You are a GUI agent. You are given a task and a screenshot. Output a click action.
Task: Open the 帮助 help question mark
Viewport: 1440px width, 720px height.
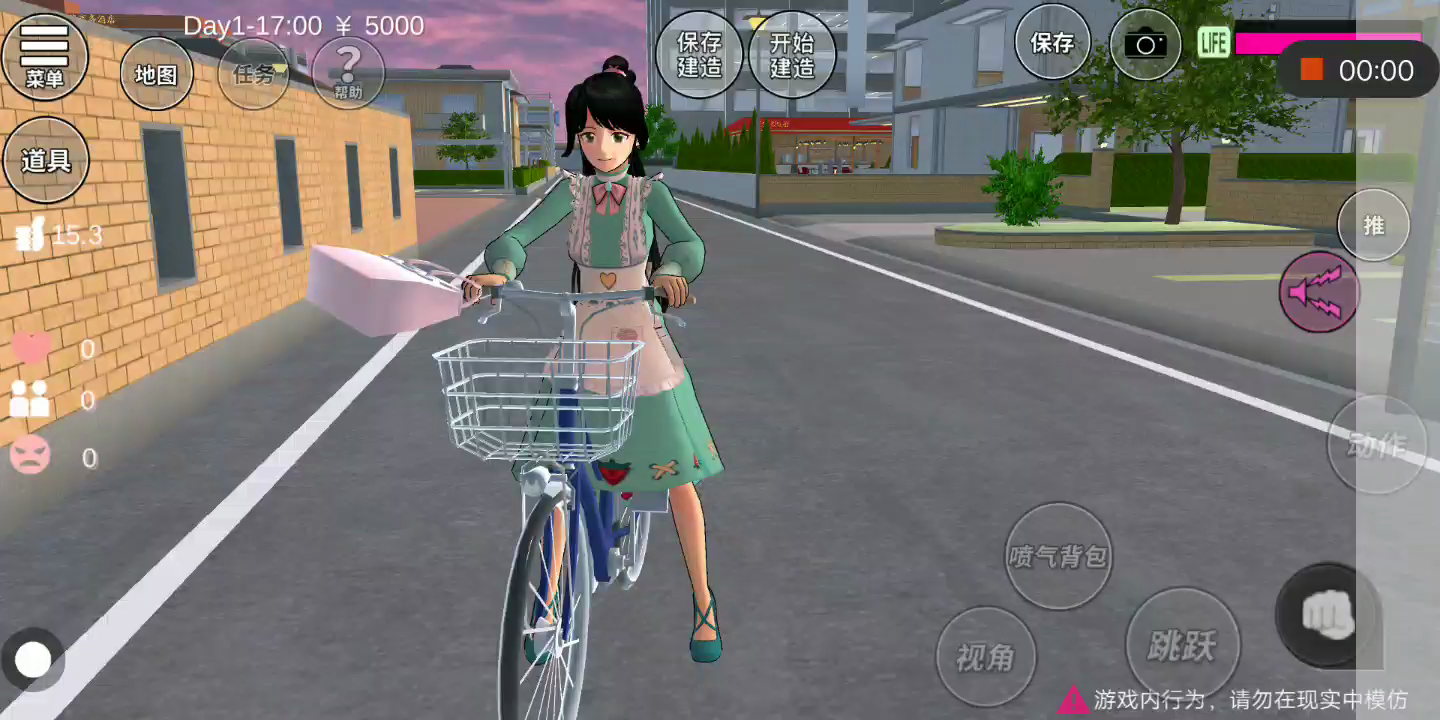point(348,72)
